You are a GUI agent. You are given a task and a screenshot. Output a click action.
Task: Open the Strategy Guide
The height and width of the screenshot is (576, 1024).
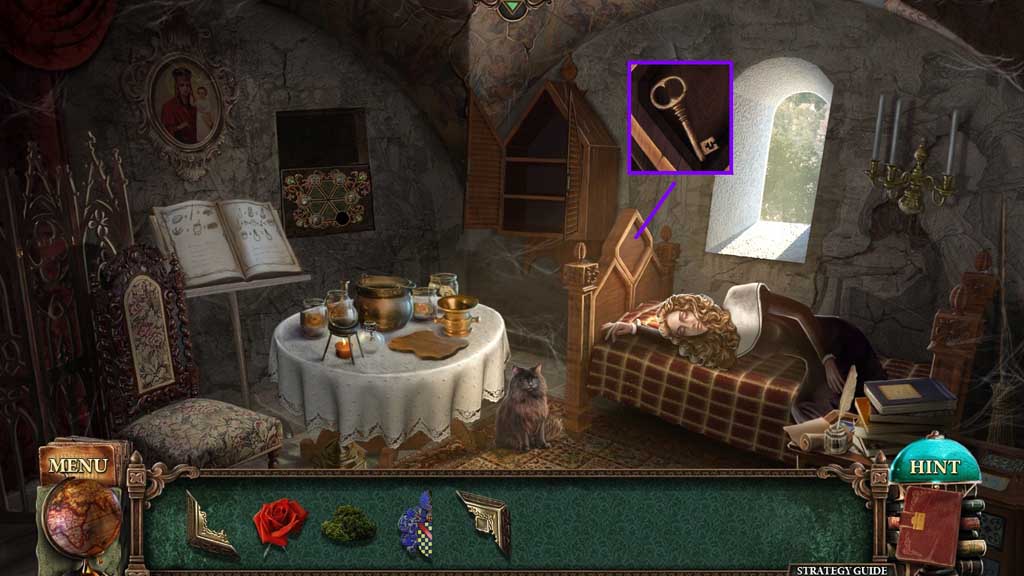click(x=841, y=569)
